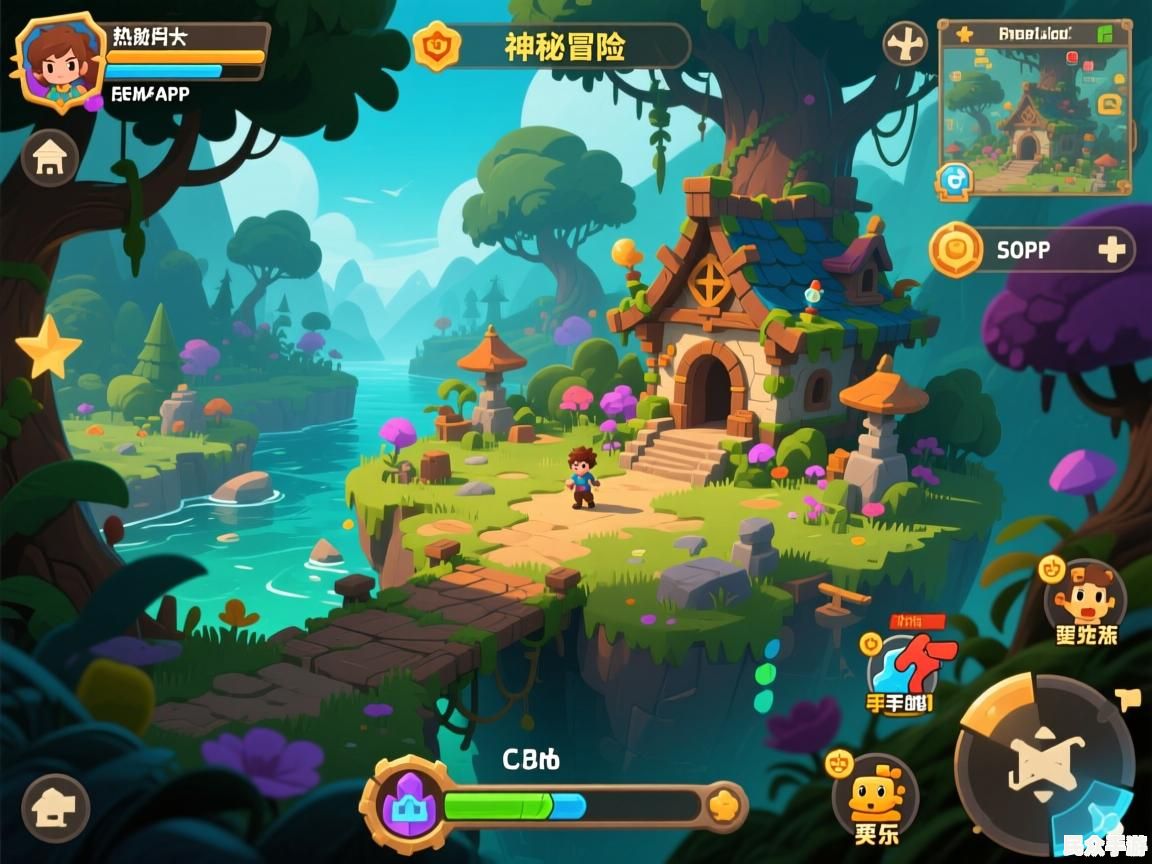
Task: Select the 神秘冒险 title banner
Action: 564,46
